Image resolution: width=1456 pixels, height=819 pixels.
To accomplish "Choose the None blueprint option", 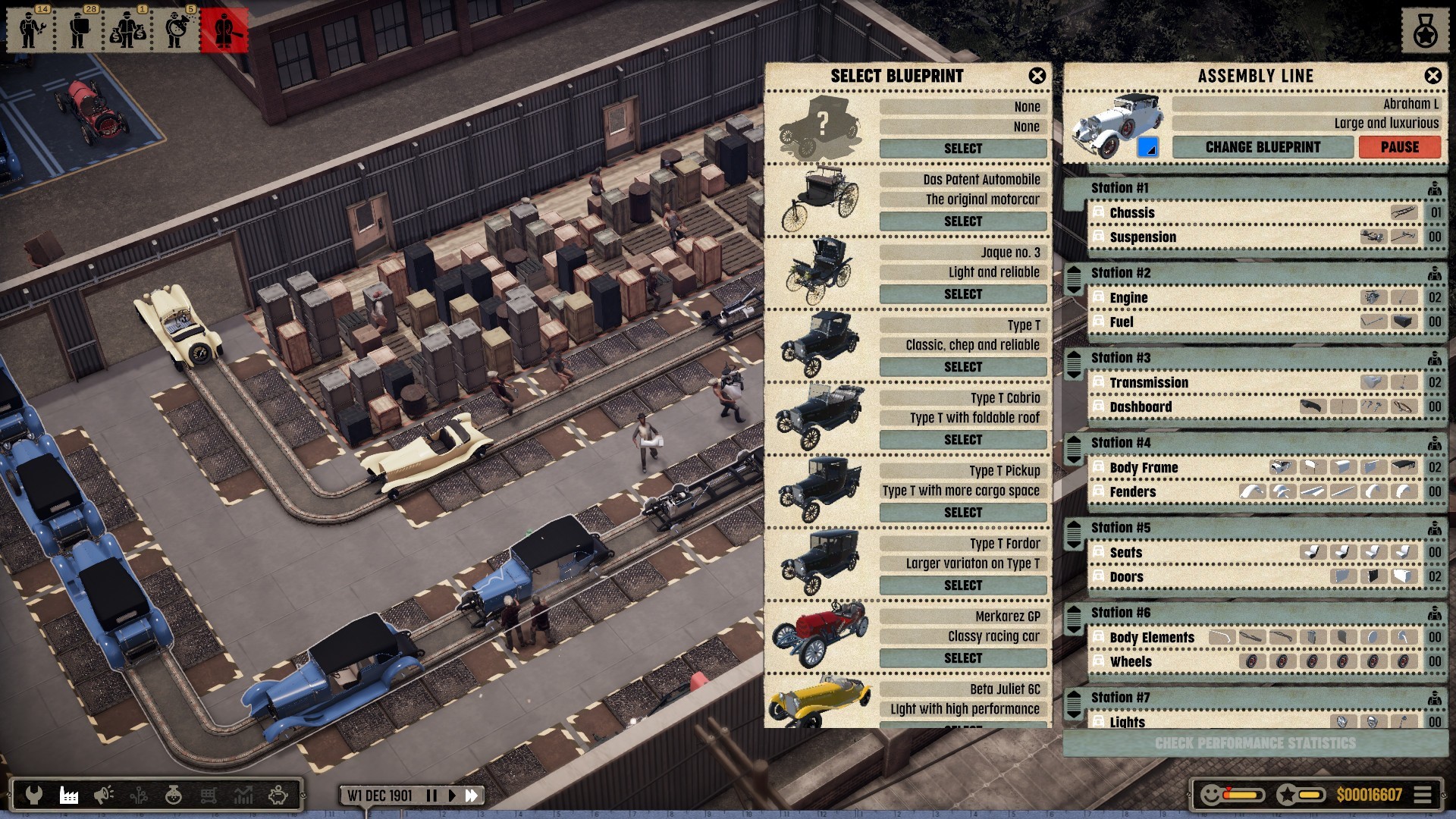I will 963,149.
